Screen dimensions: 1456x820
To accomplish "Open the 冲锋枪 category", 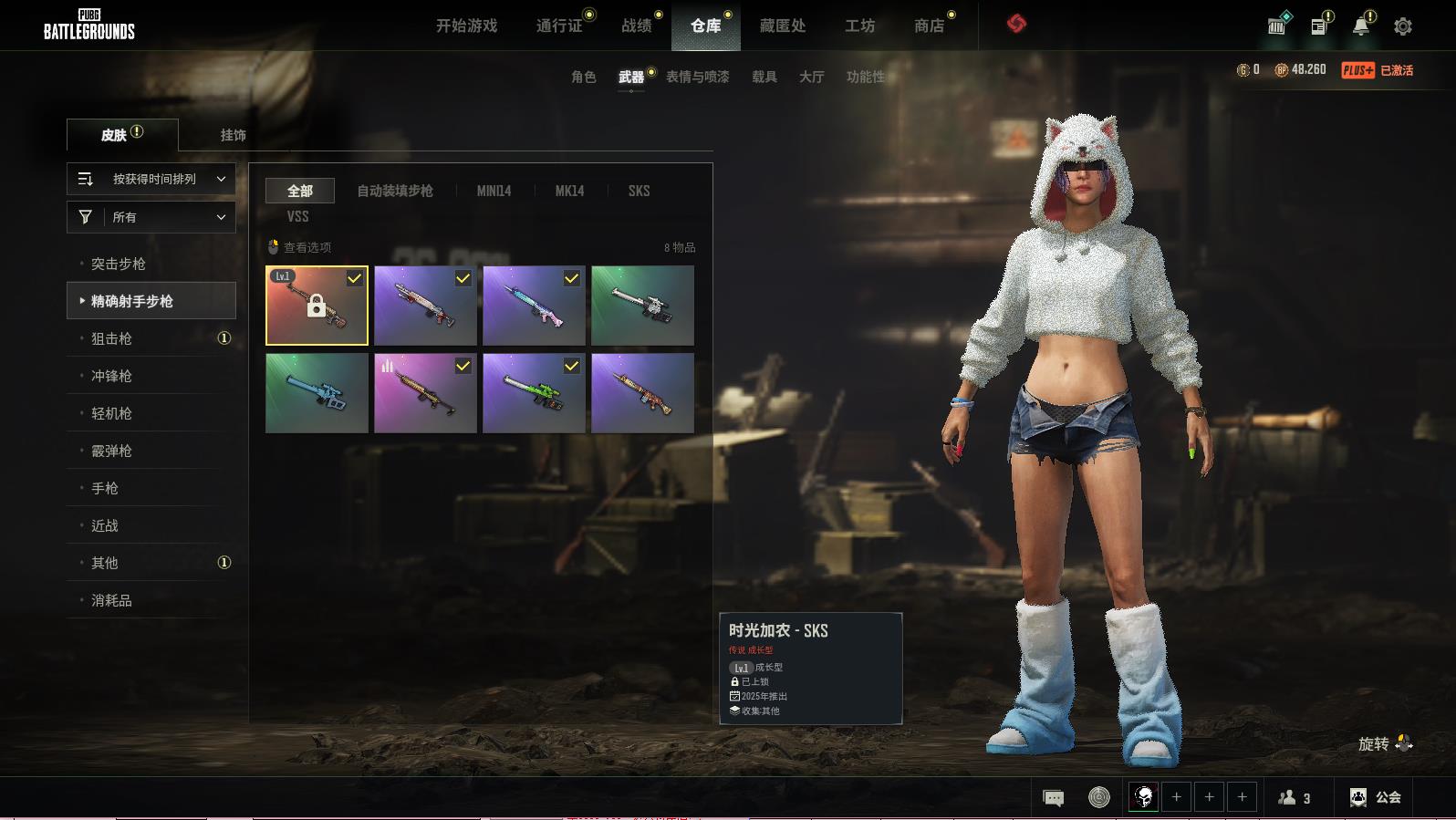I will [x=111, y=376].
